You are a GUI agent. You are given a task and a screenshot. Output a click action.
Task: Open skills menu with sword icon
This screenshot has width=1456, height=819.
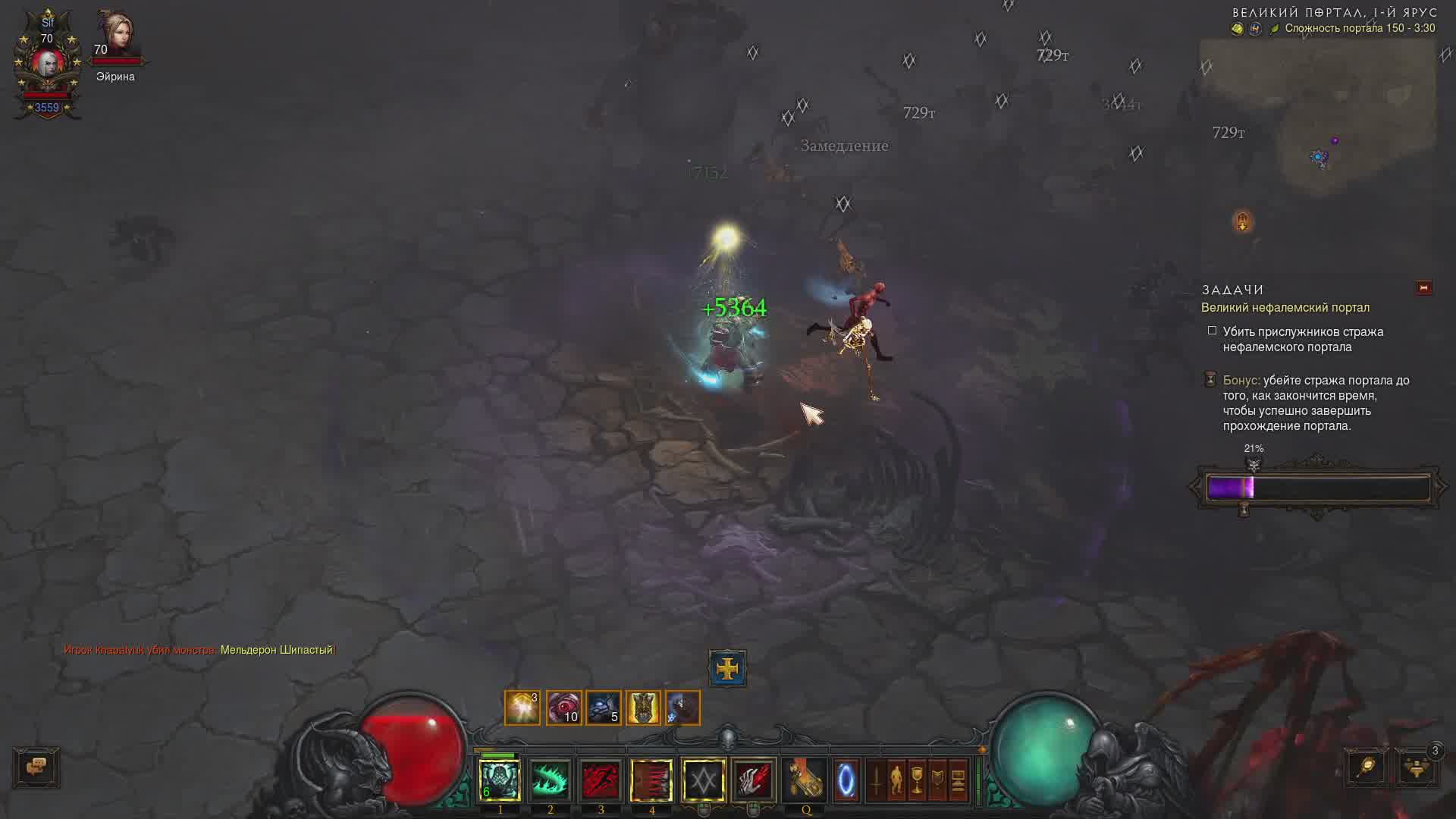pyautogui.click(x=876, y=780)
